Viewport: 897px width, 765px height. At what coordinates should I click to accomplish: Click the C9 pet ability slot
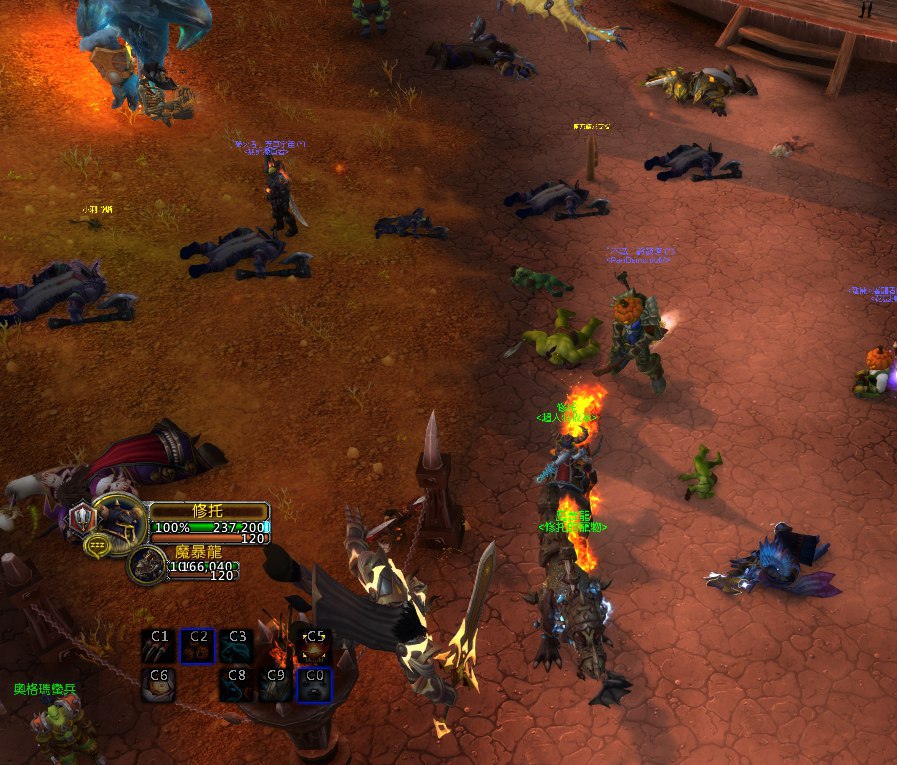(276, 685)
